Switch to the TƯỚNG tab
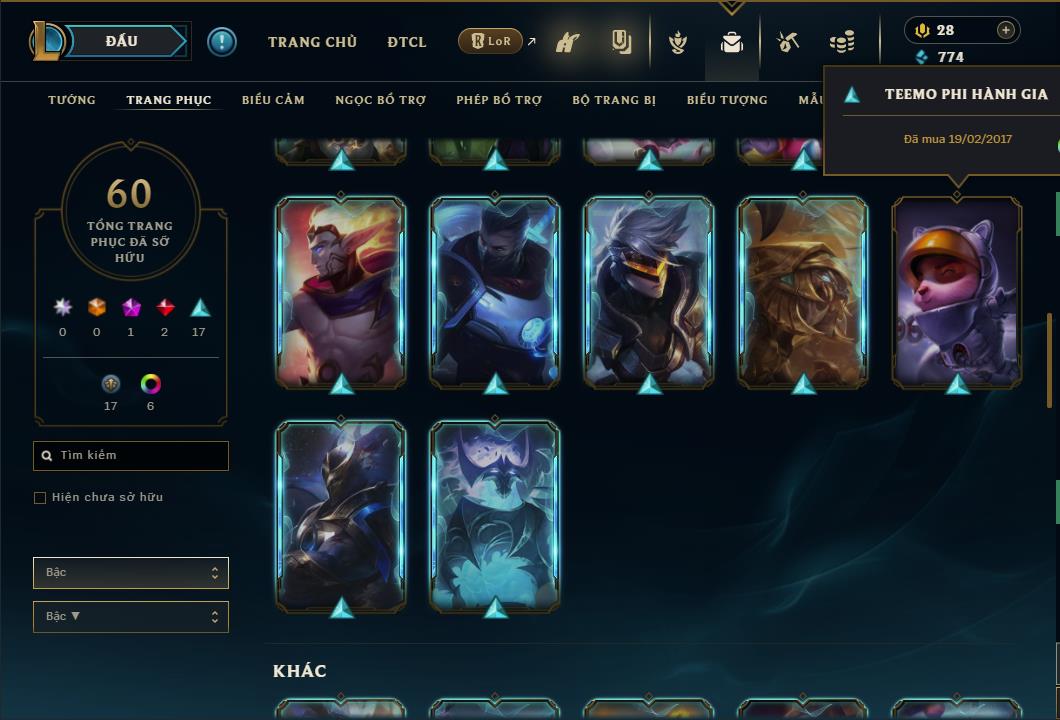The width and height of the screenshot is (1060, 720). [x=72, y=100]
